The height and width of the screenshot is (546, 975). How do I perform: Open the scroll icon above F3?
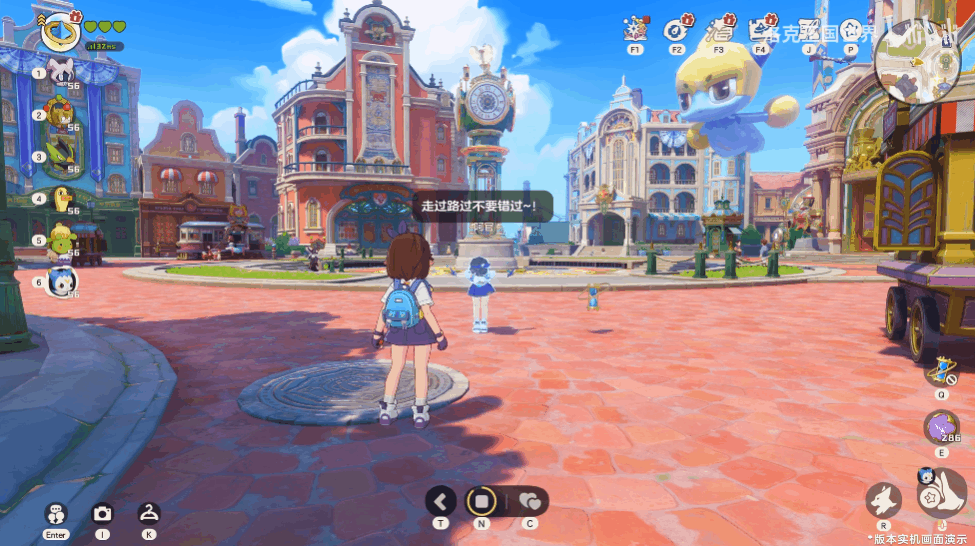pos(719,29)
